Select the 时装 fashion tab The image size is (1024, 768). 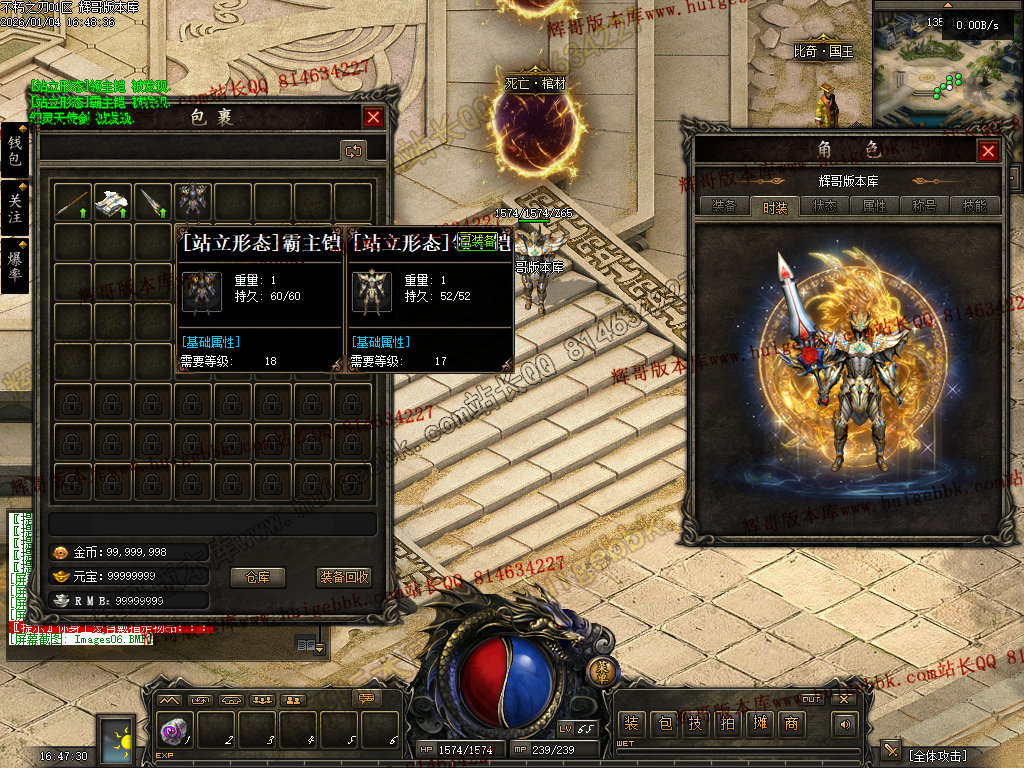point(775,206)
